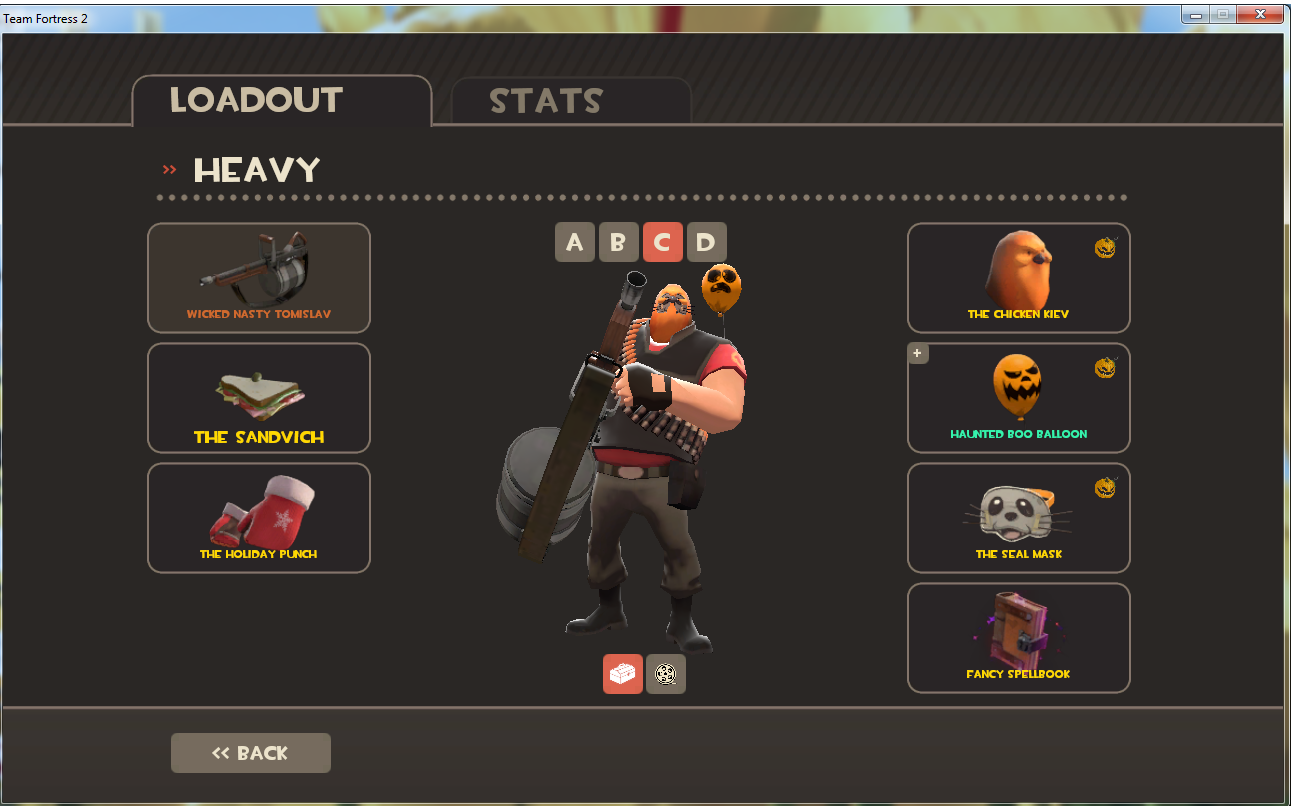Expand the Heavy class header chevron
The width and height of the screenshot is (1296, 806).
point(170,169)
